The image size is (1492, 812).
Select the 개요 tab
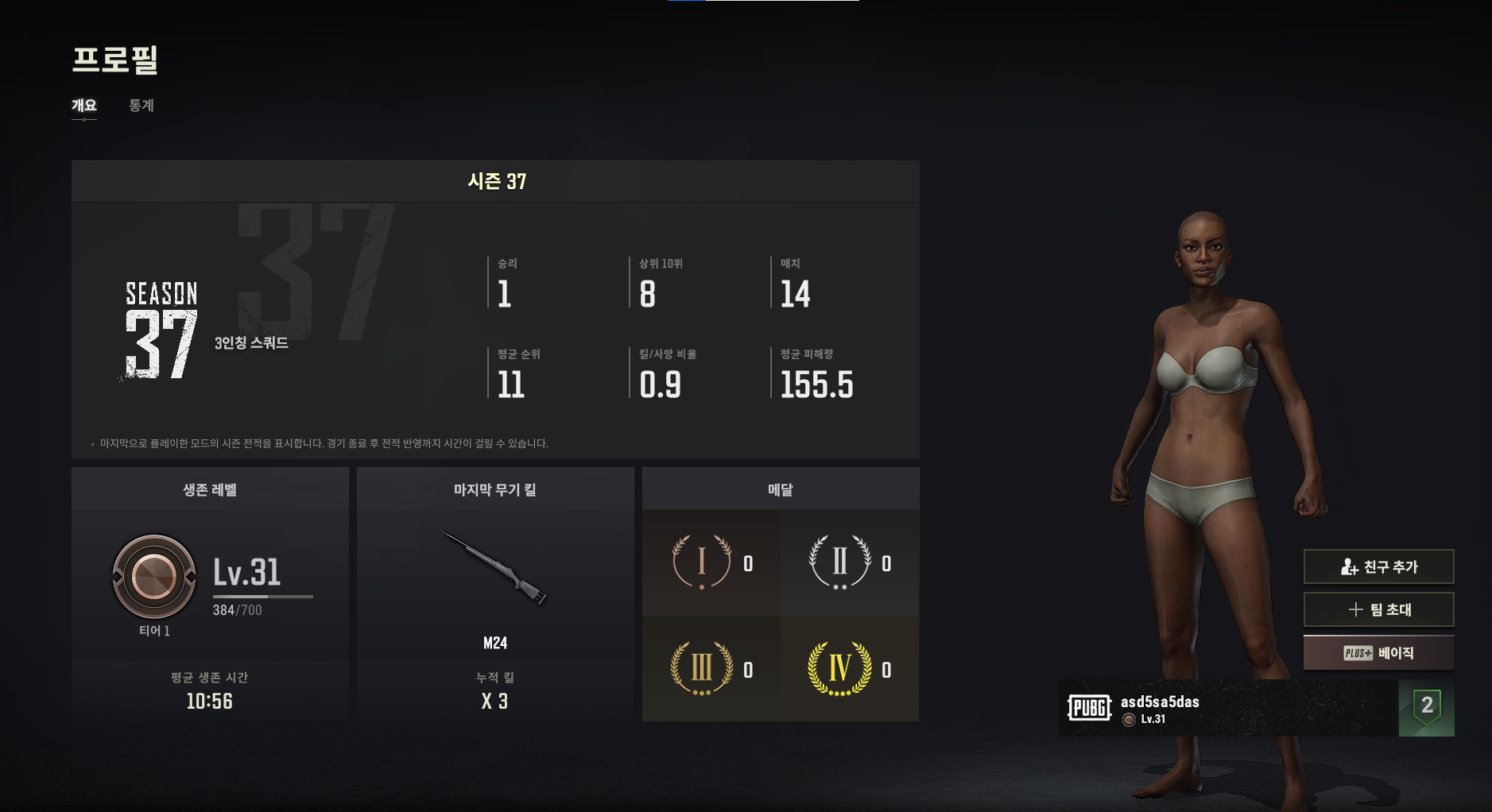point(84,106)
